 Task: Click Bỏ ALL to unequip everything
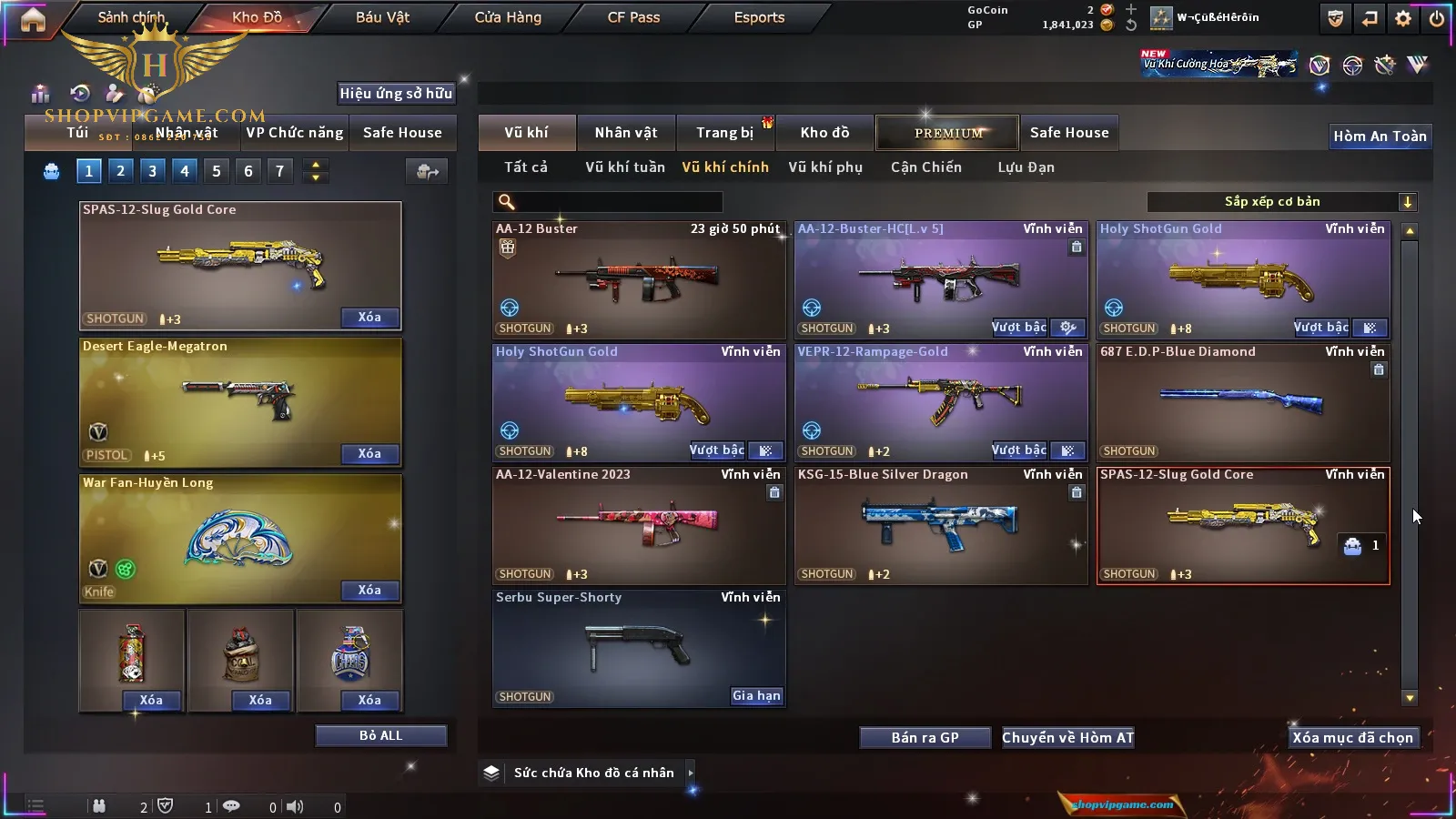(380, 736)
